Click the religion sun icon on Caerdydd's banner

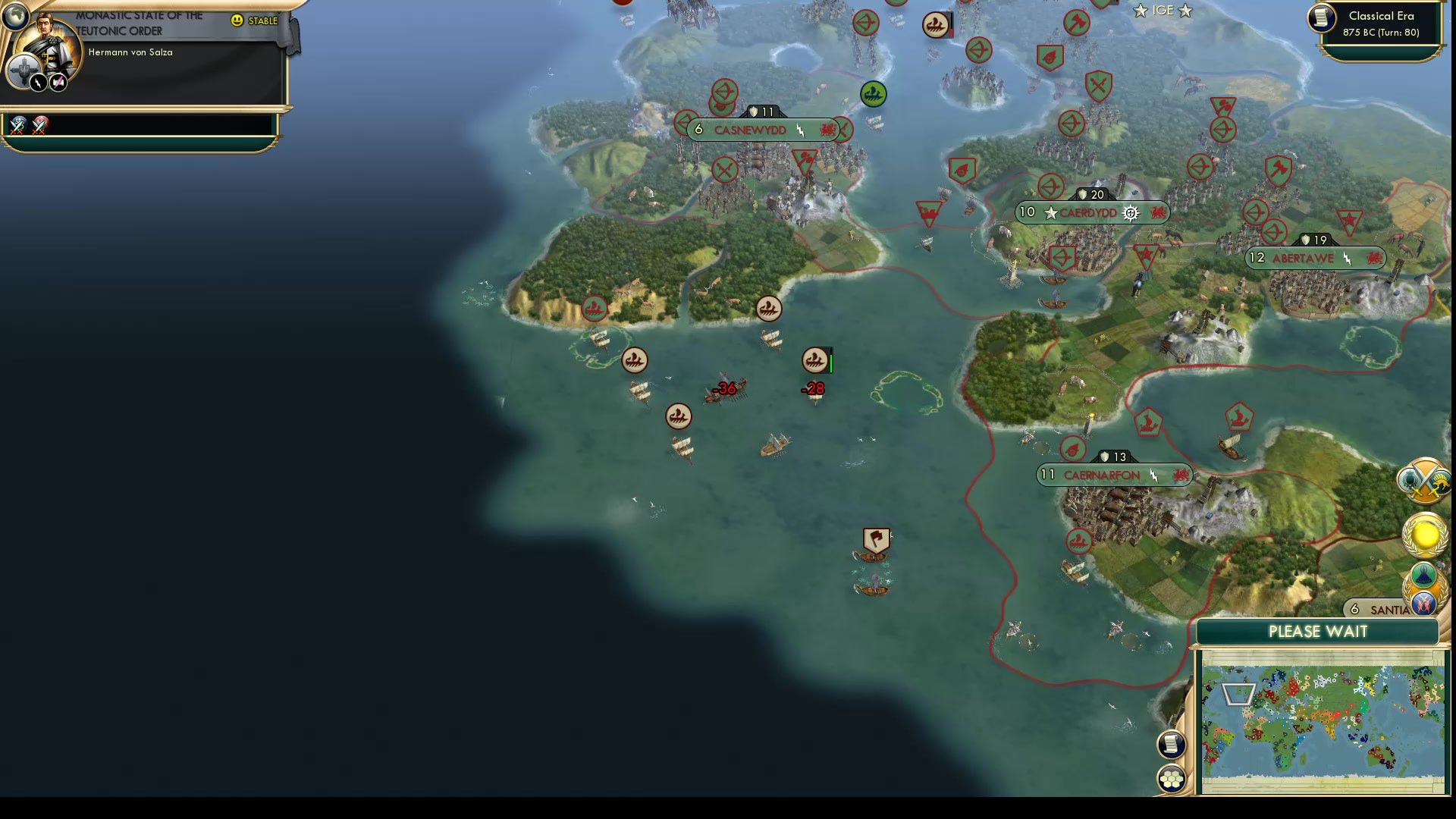click(1130, 213)
